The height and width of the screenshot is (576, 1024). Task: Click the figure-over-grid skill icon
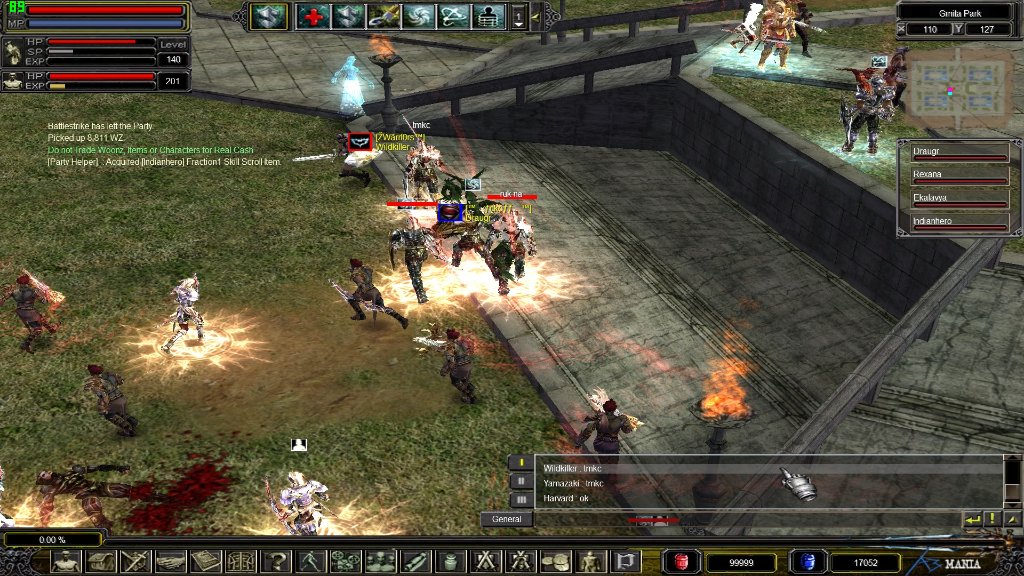tap(487, 16)
